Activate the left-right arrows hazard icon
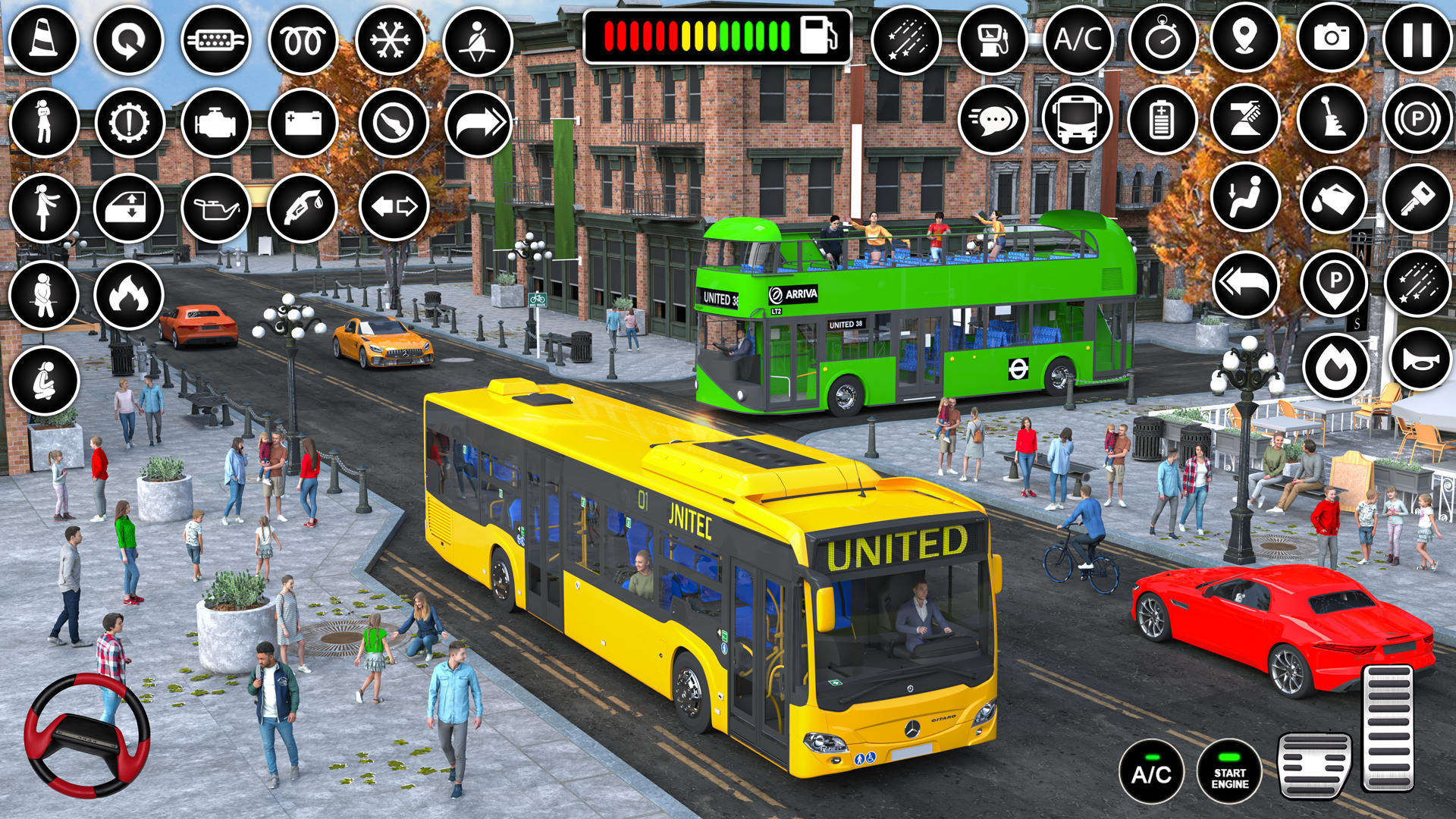The width and height of the screenshot is (1456, 819). [x=394, y=206]
